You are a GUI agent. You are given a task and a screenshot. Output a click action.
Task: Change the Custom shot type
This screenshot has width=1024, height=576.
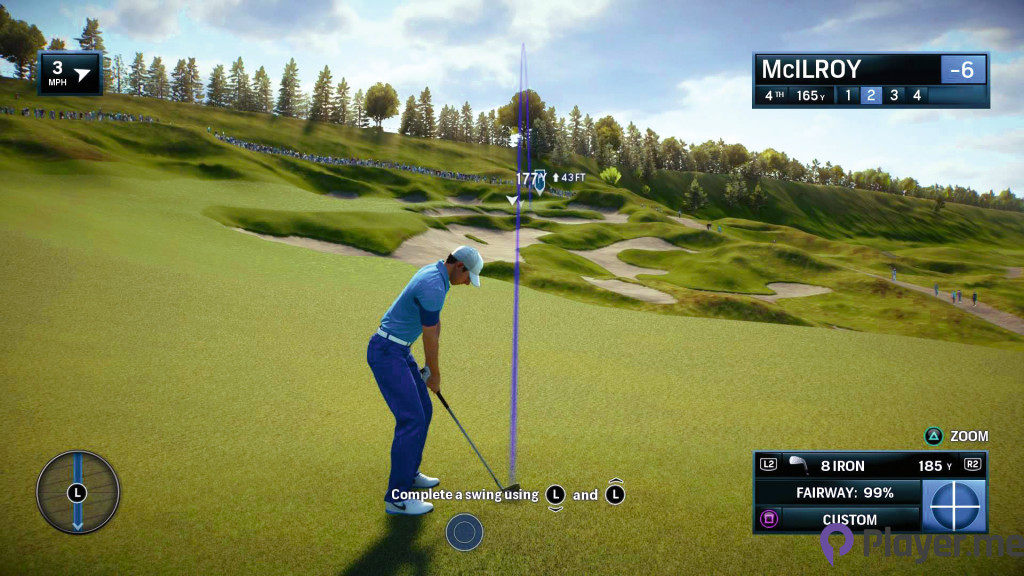[849, 519]
